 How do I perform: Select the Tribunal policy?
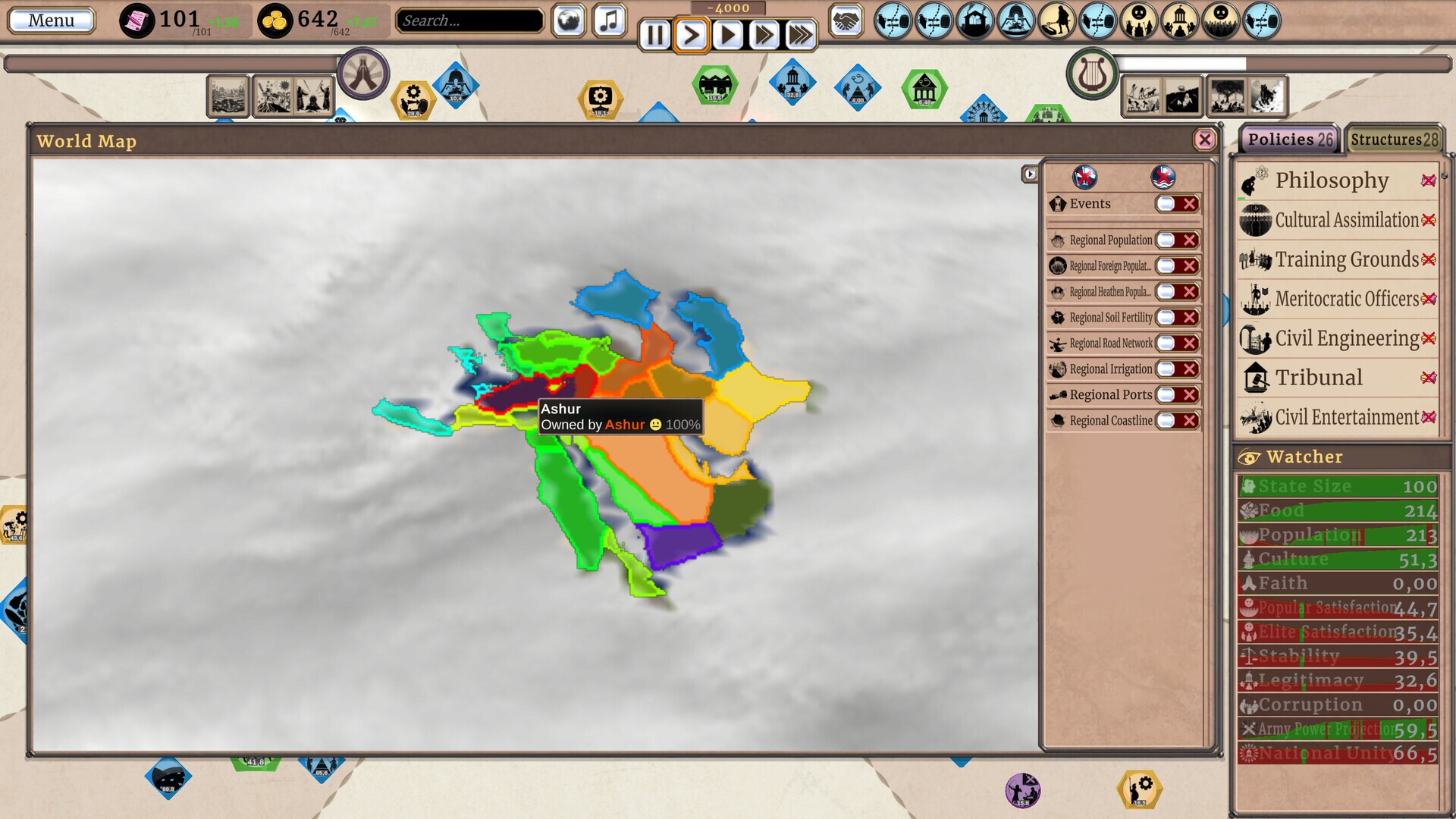coord(1319,378)
